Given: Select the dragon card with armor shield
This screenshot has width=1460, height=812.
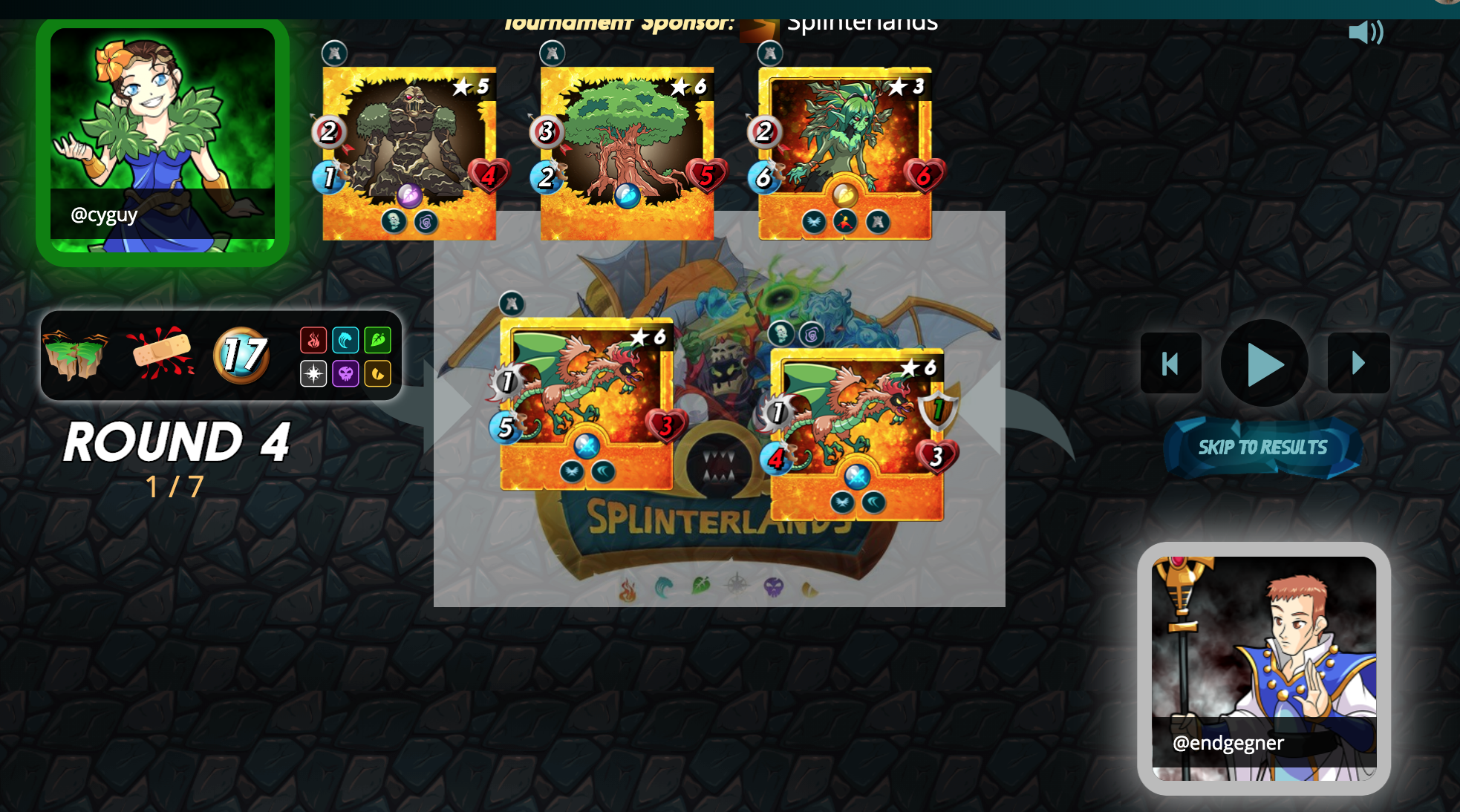Looking at the screenshot, I should click(857, 434).
